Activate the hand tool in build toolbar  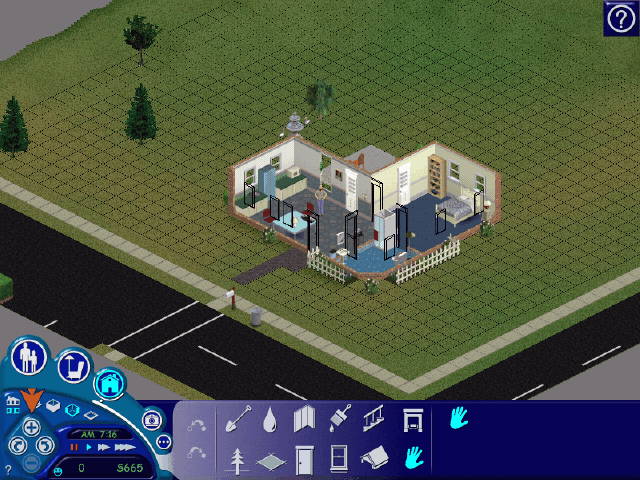pyautogui.click(x=411, y=459)
